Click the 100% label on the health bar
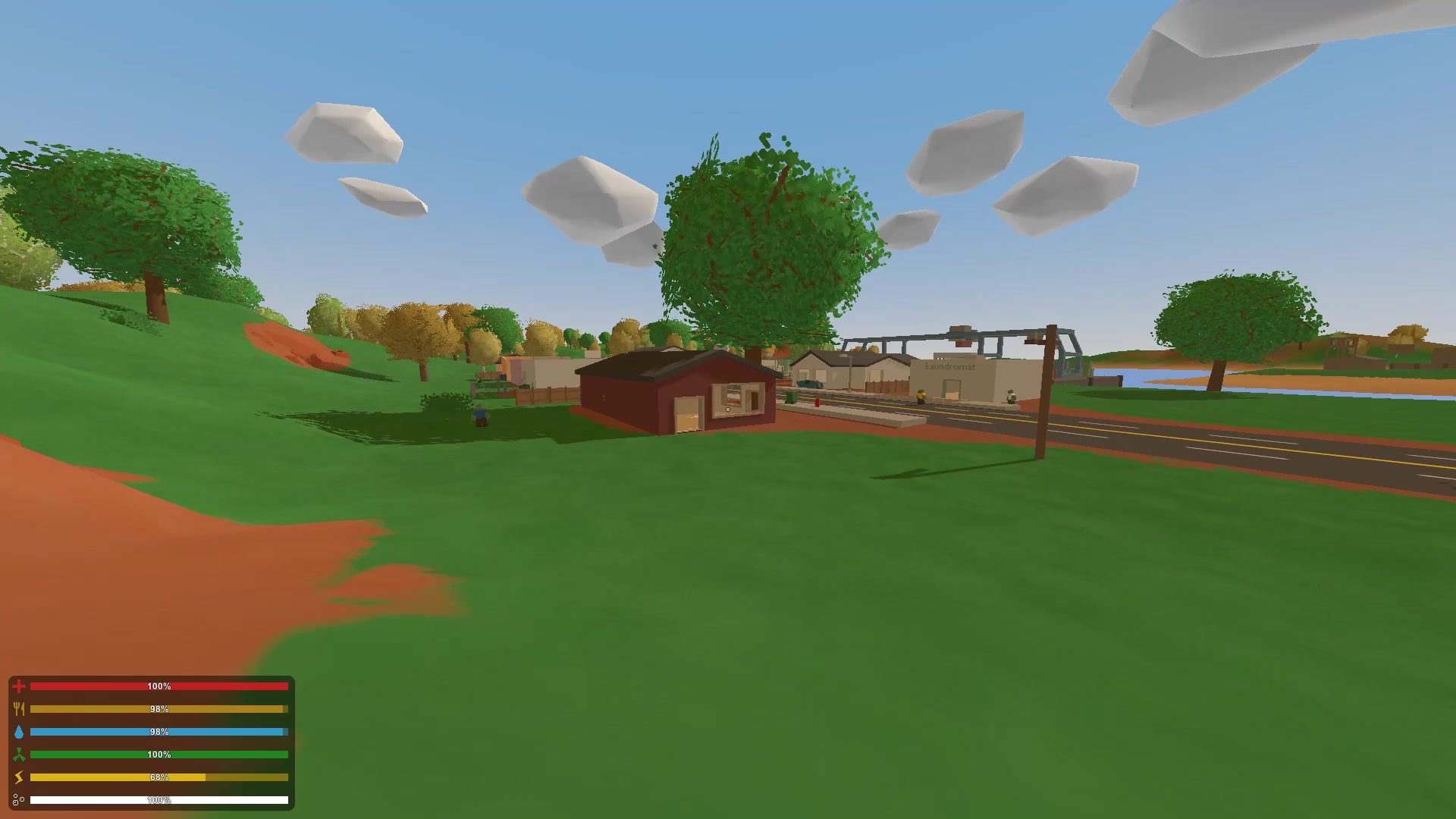 pos(158,686)
